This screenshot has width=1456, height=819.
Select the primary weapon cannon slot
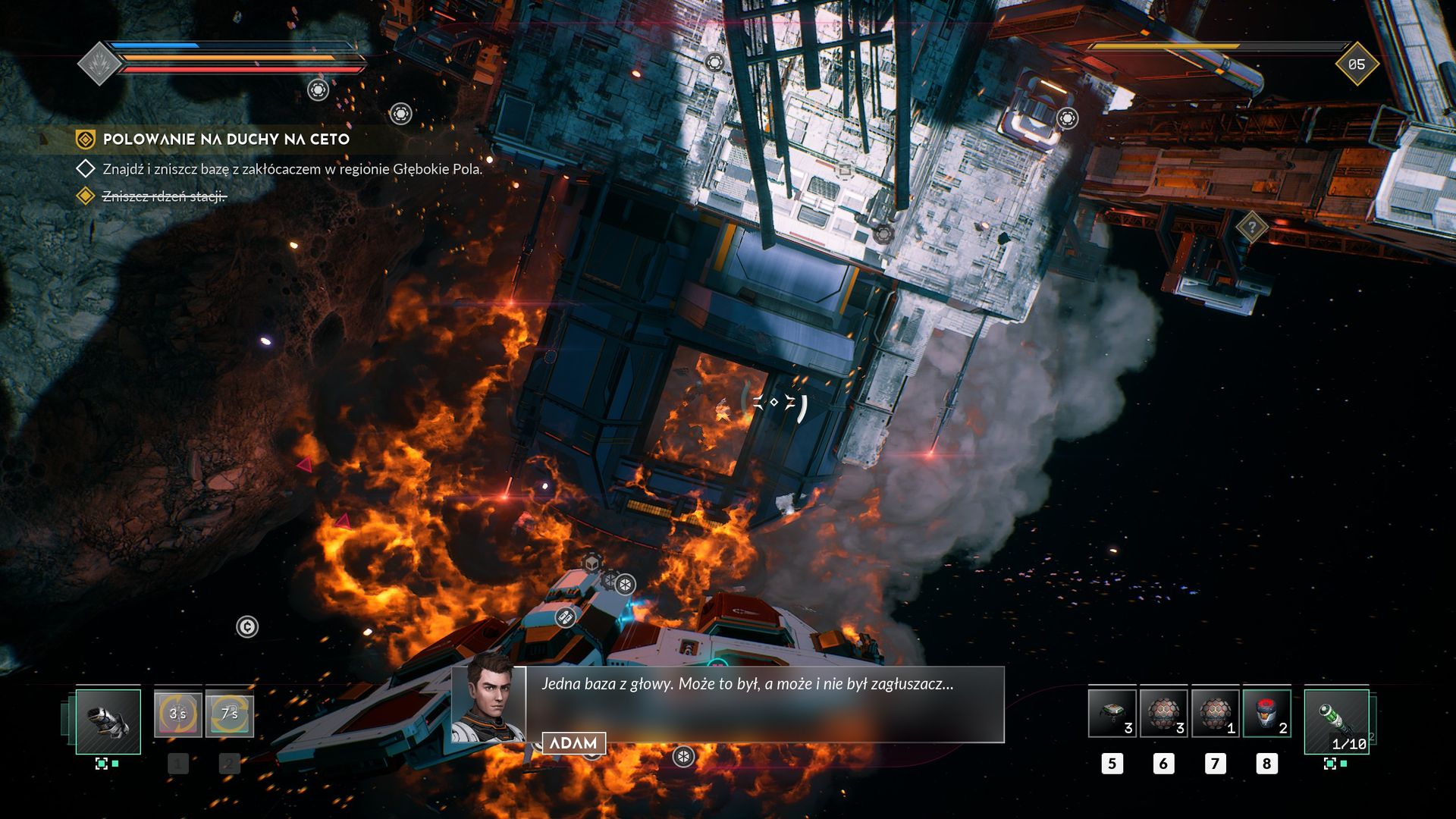pyautogui.click(x=108, y=721)
